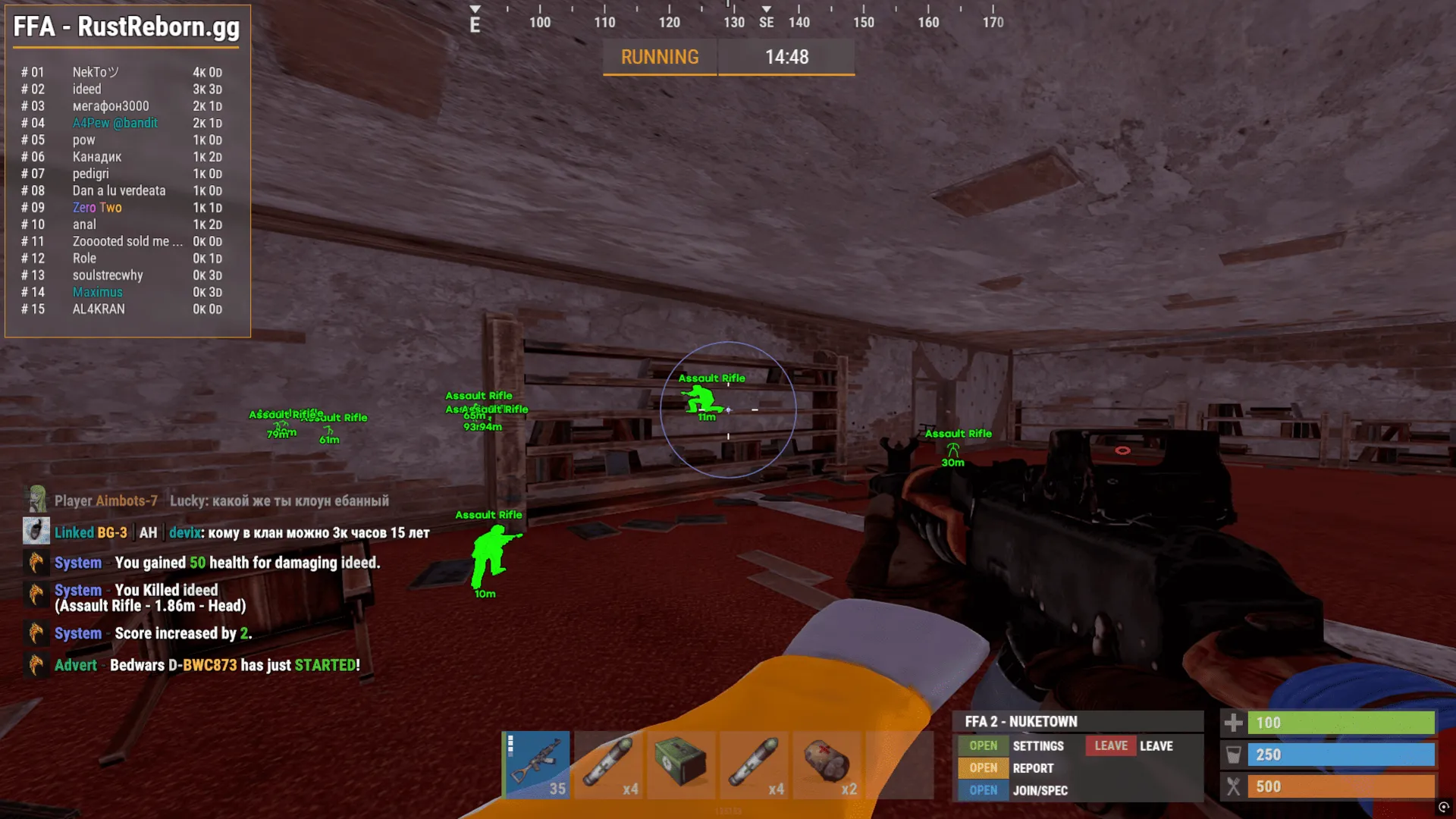The image size is (1456, 819).
Task: Click the food utensils icon
Action: 1235,786
